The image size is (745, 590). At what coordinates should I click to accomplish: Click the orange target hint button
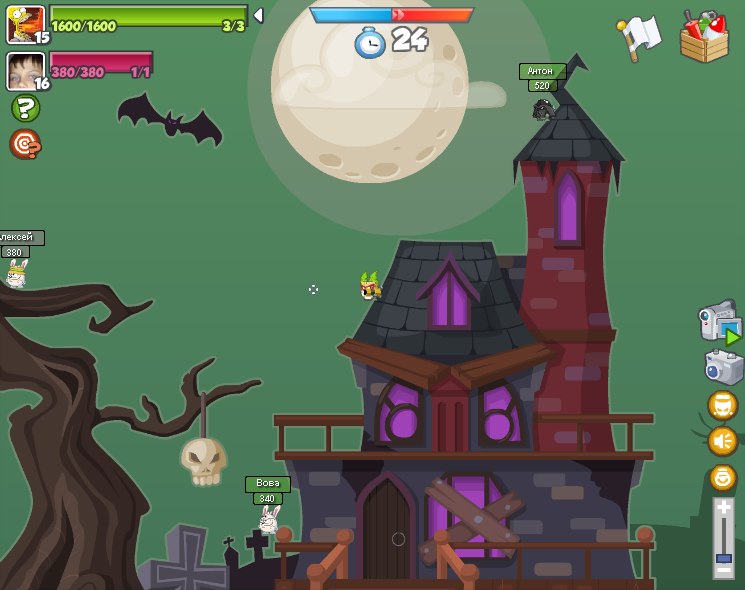click(24, 145)
